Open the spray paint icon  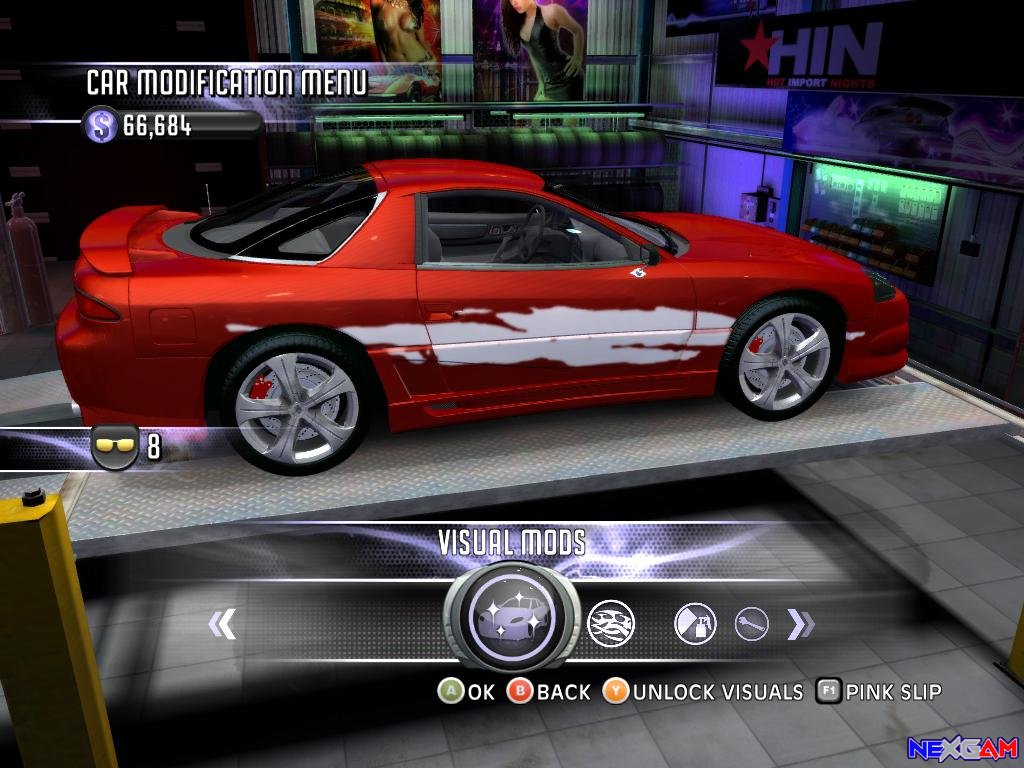point(695,624)
